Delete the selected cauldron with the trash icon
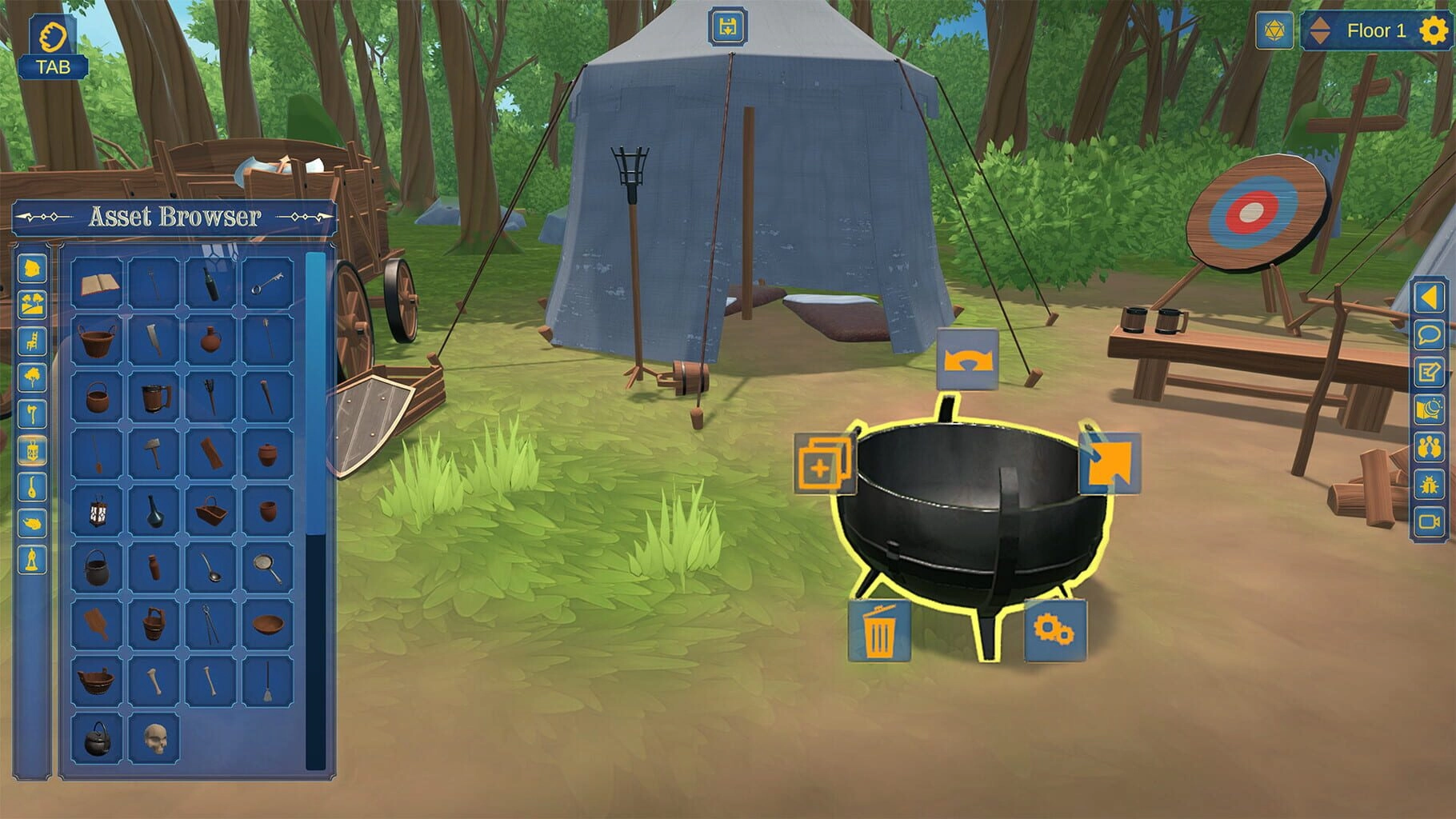The width and height of the screenshot is (1456, 819). click(879, 631)
